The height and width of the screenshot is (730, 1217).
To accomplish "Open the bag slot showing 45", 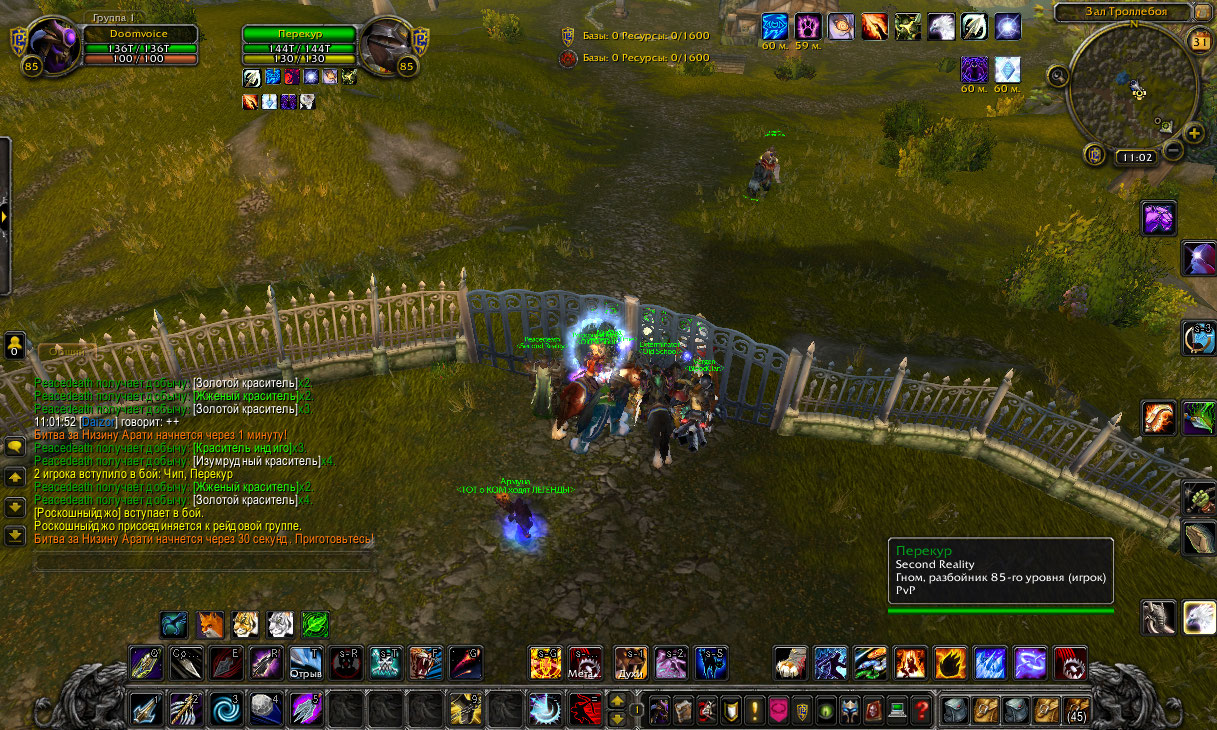I will coord(1075,710).
